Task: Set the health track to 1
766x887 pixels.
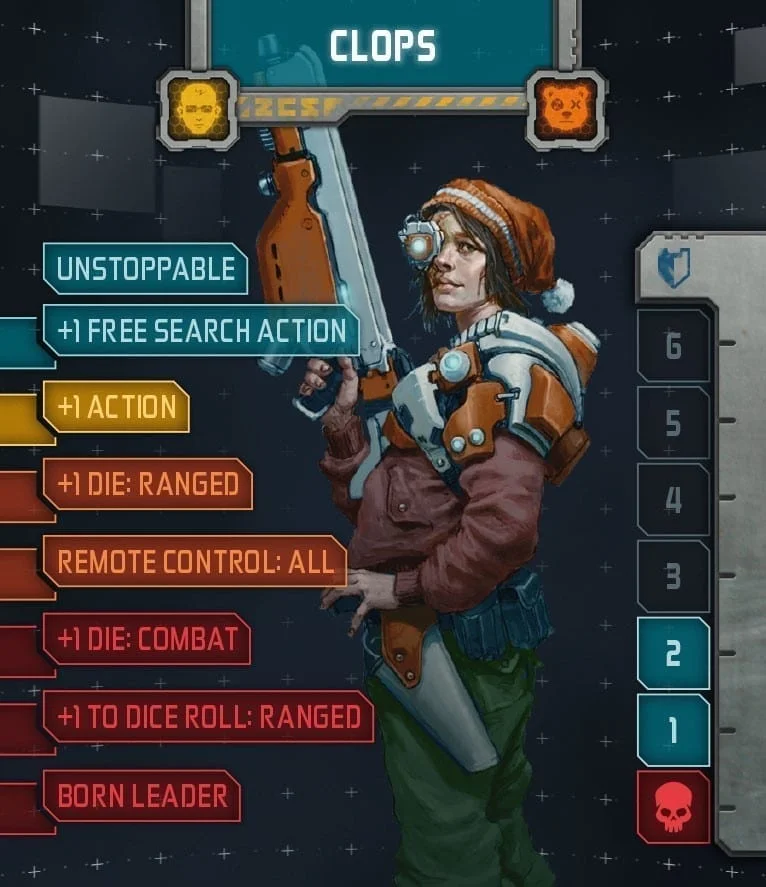Action: (673, 731)
